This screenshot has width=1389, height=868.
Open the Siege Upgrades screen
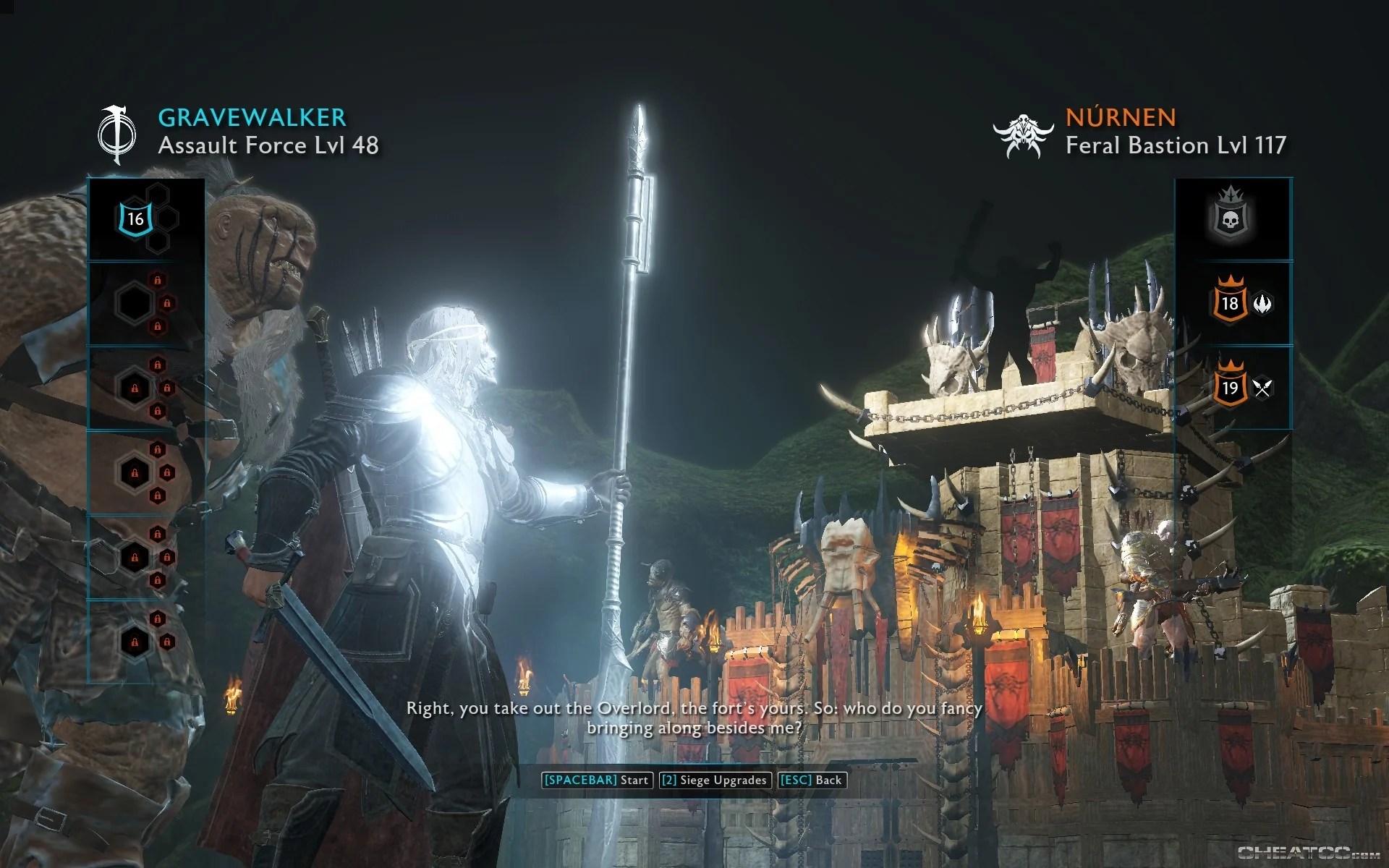tap(714, 780)
